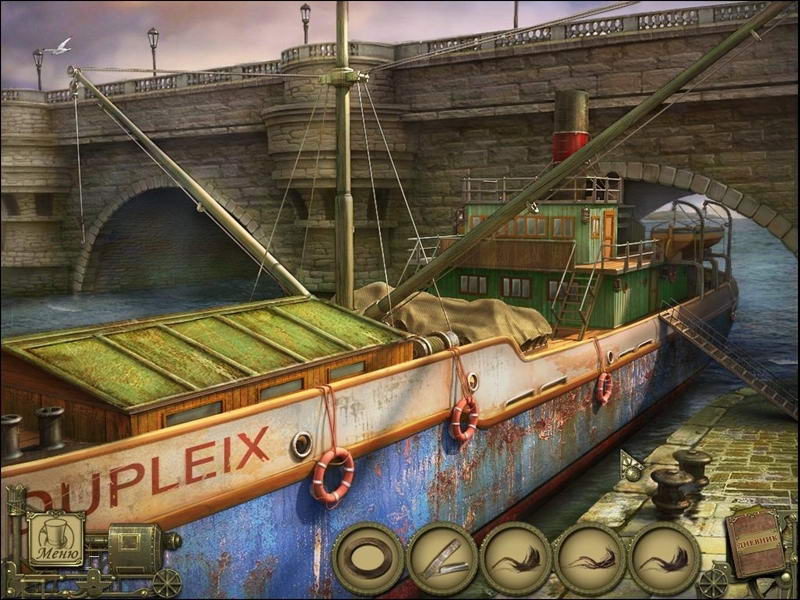This screenshot has height=600, width=800.
Task: Open the Дневник journal book
Action: (757, 544)
